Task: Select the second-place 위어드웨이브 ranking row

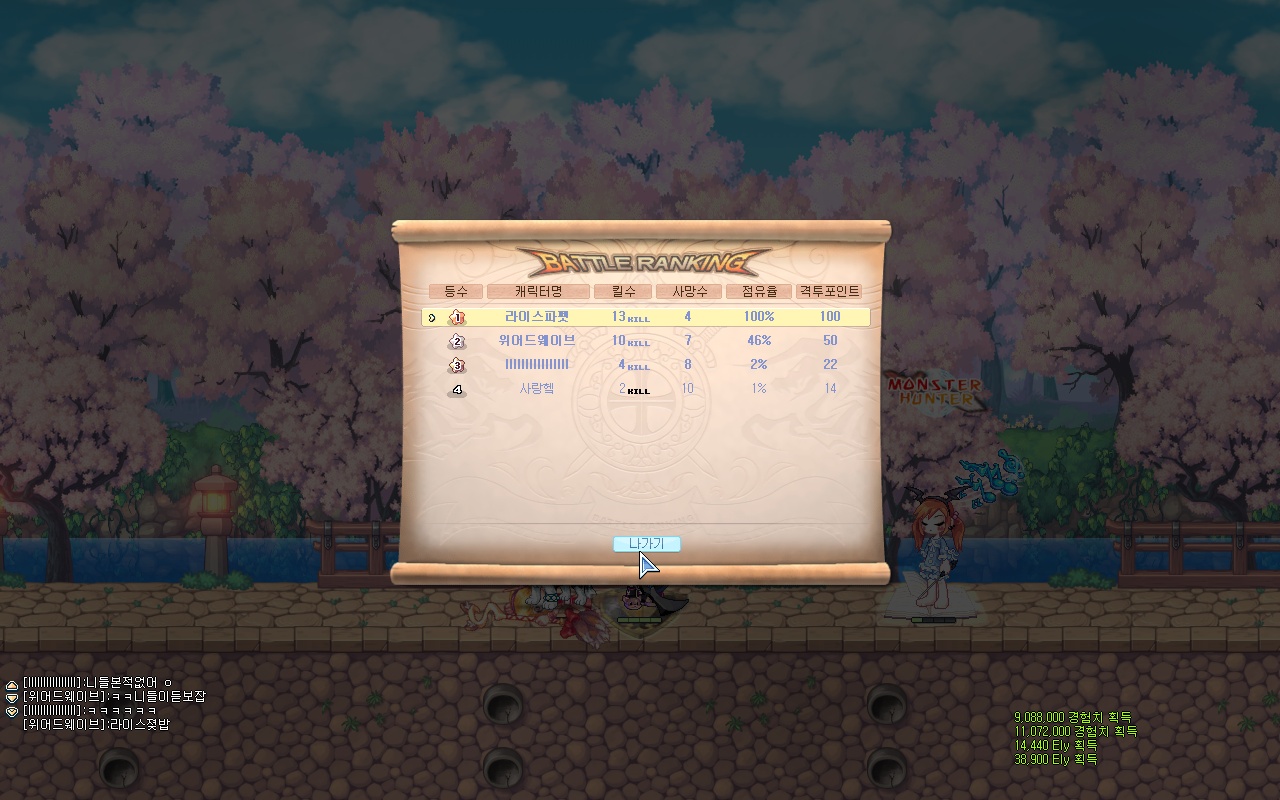Action: tap(645, 341)
